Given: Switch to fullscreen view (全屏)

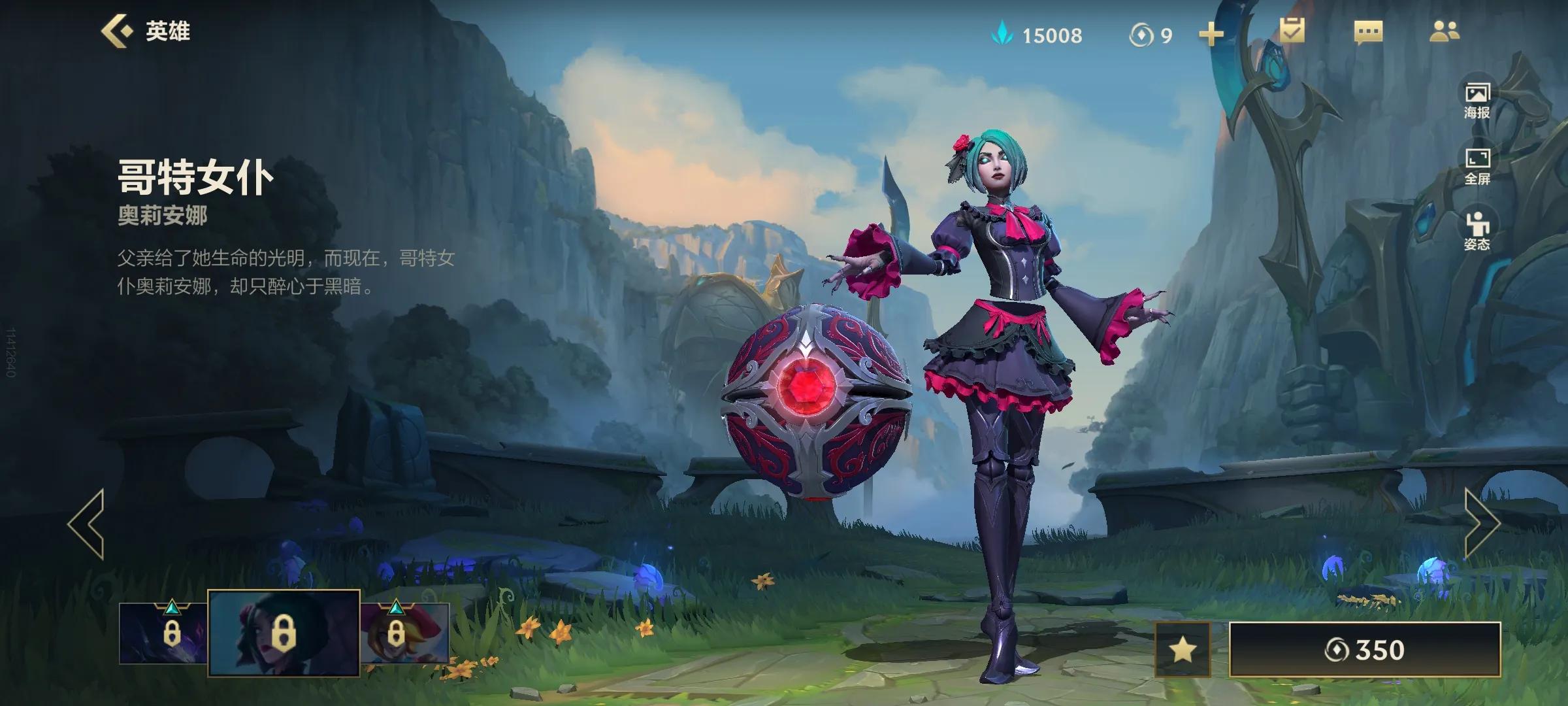Looking at the screenshot, I should (1477, 167).
